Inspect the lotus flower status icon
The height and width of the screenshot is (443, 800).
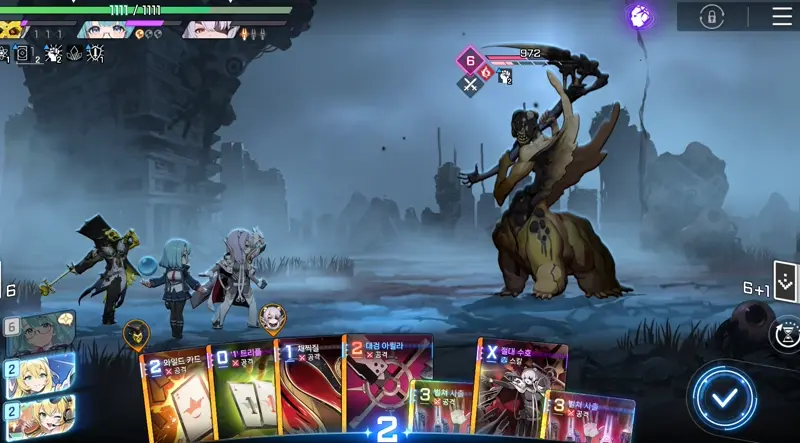(x=72, y=53)
